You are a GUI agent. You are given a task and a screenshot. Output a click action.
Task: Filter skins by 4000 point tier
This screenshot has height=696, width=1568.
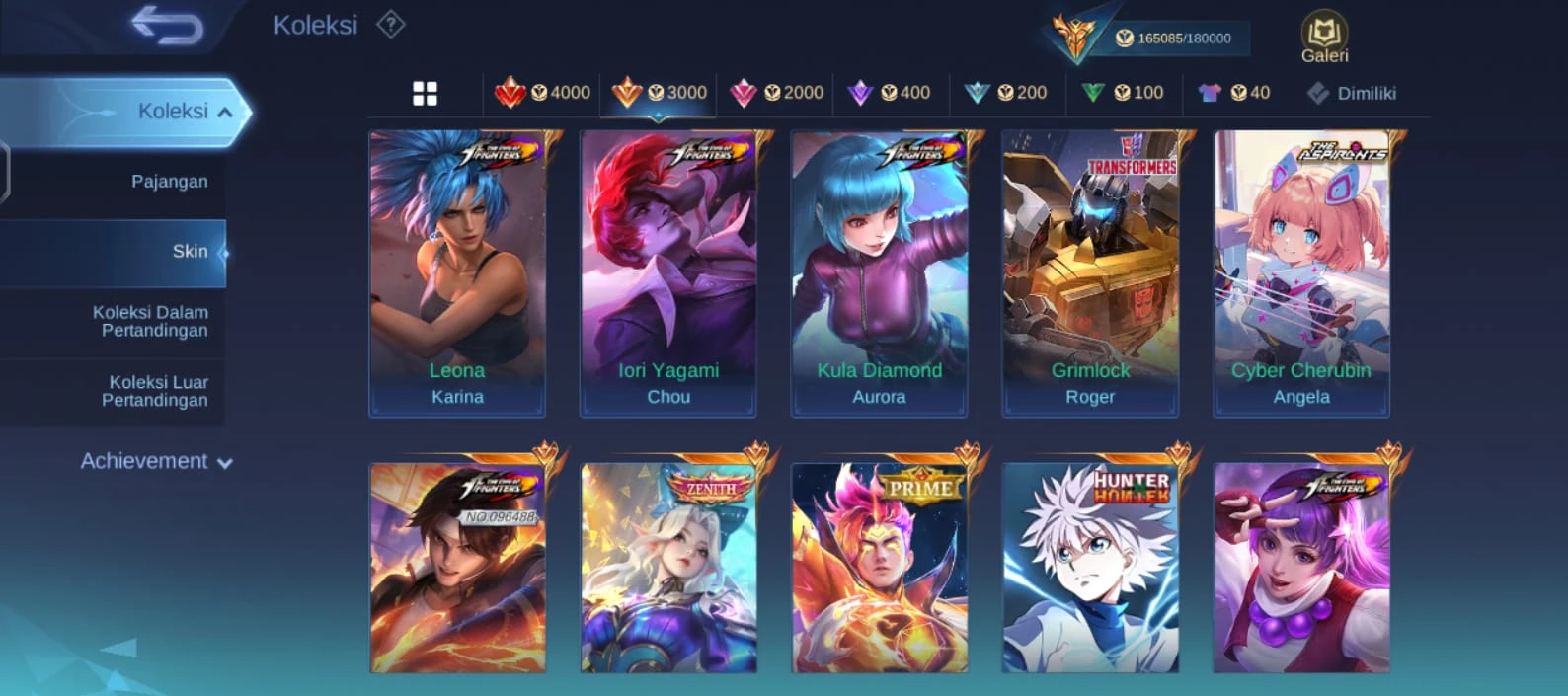pyautogui.click(x=542, y=93)
